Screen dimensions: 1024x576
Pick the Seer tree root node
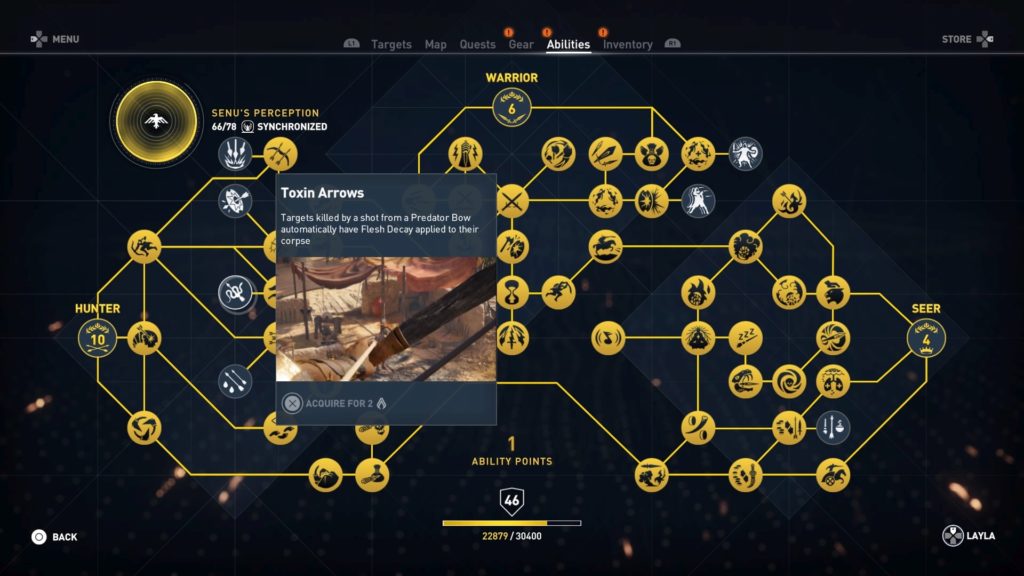(925, 338)
